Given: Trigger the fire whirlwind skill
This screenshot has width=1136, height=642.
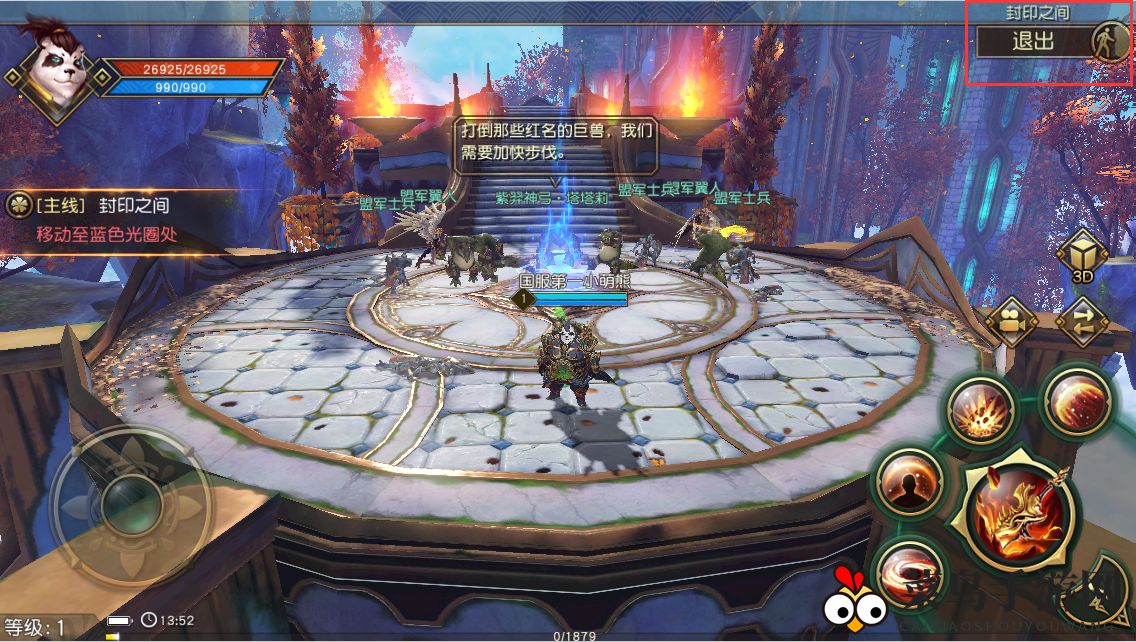Looking at the screenshot, I should [908, 573].
